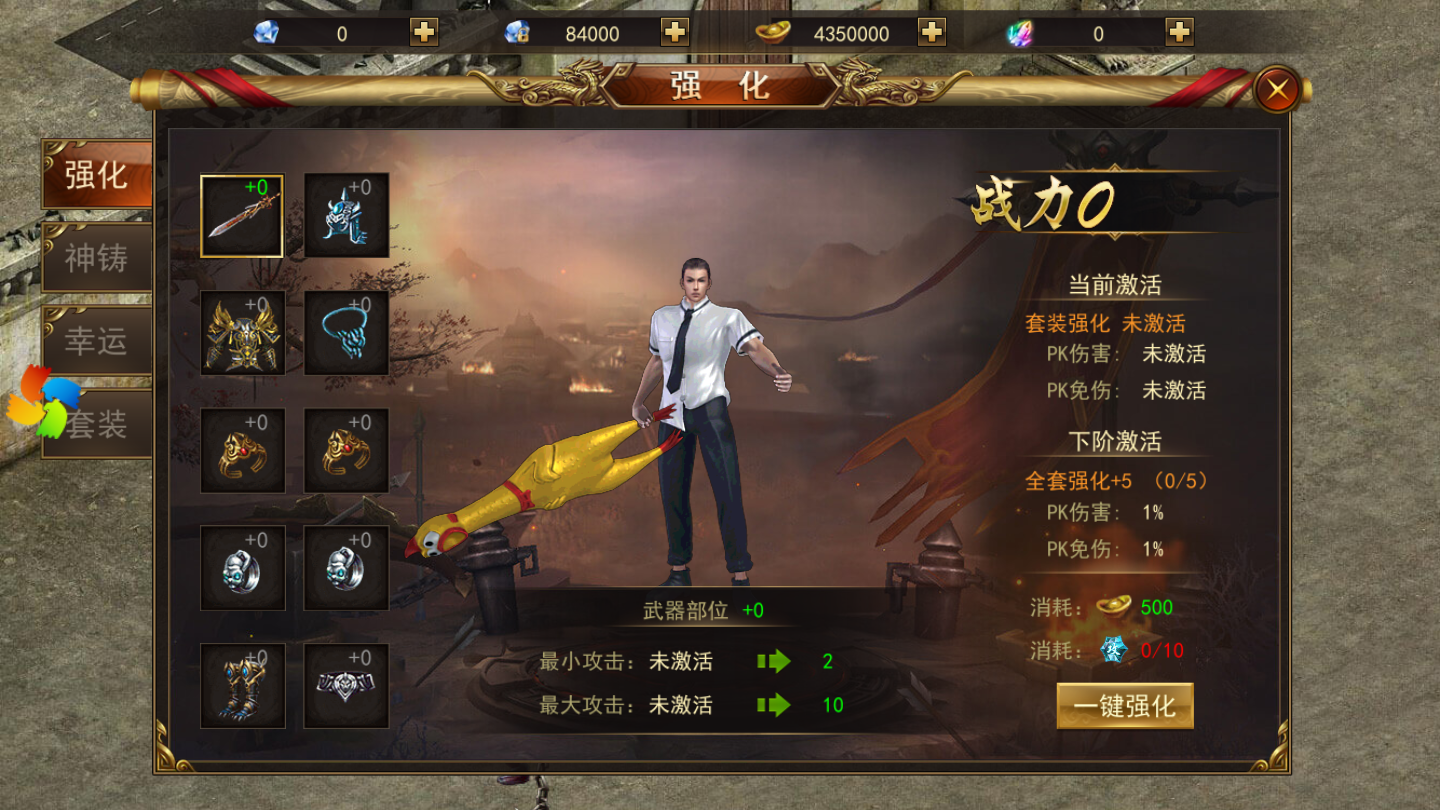1440x810 pixels.
Task: Click the gold ingot icon next to 4350000
Action: tap(770, 33)
